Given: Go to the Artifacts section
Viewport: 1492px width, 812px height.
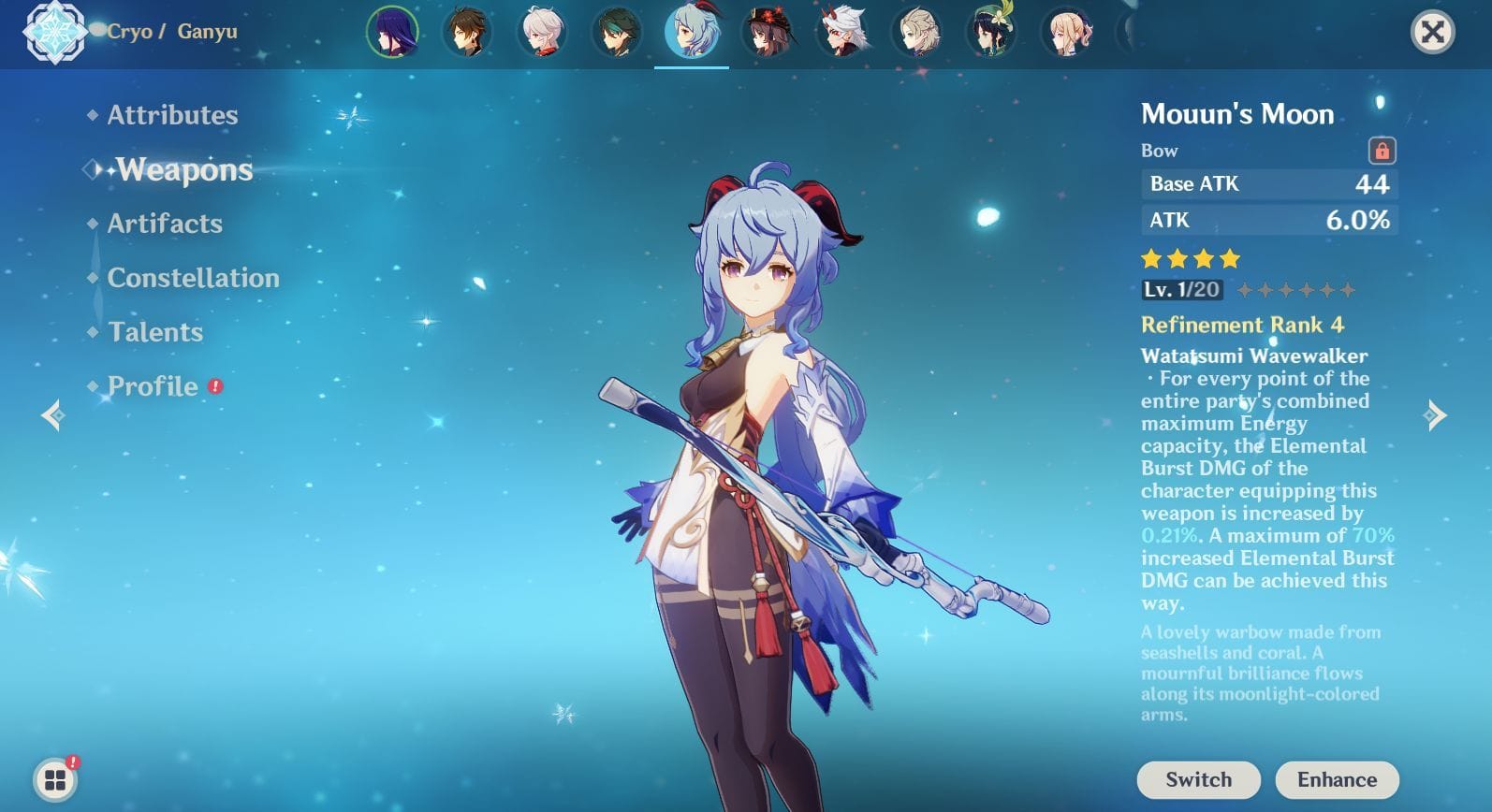Looking at the screenshot, I should coord(165,224).
